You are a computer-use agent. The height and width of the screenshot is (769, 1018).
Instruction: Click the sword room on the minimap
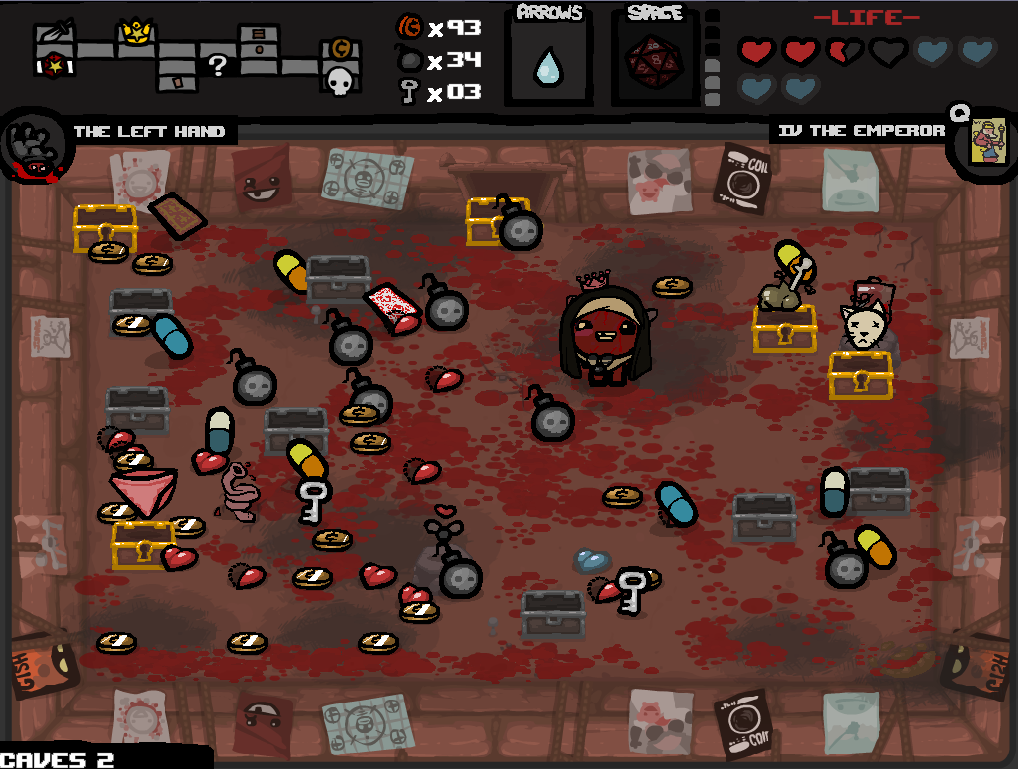coord(51,36)
